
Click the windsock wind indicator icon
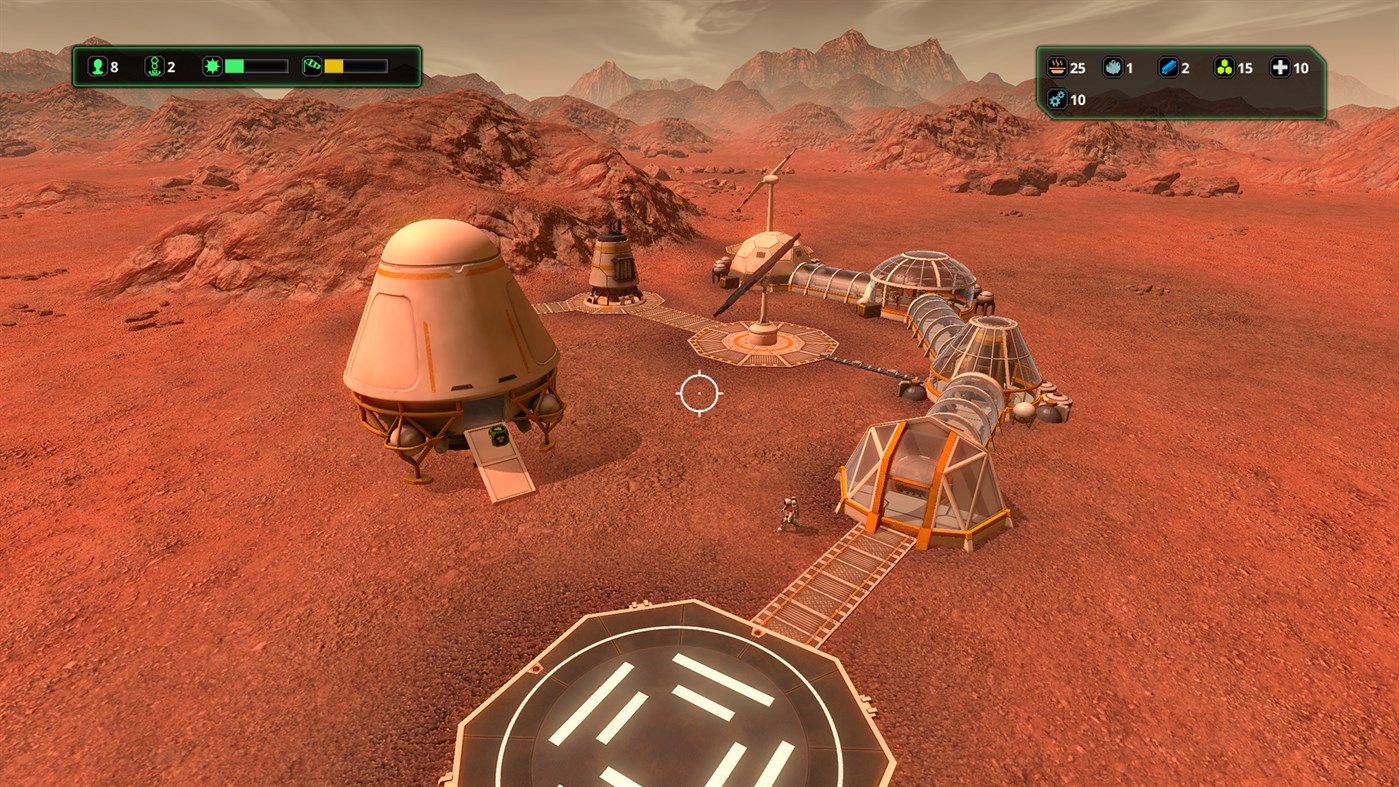click(x=313, y=65)
